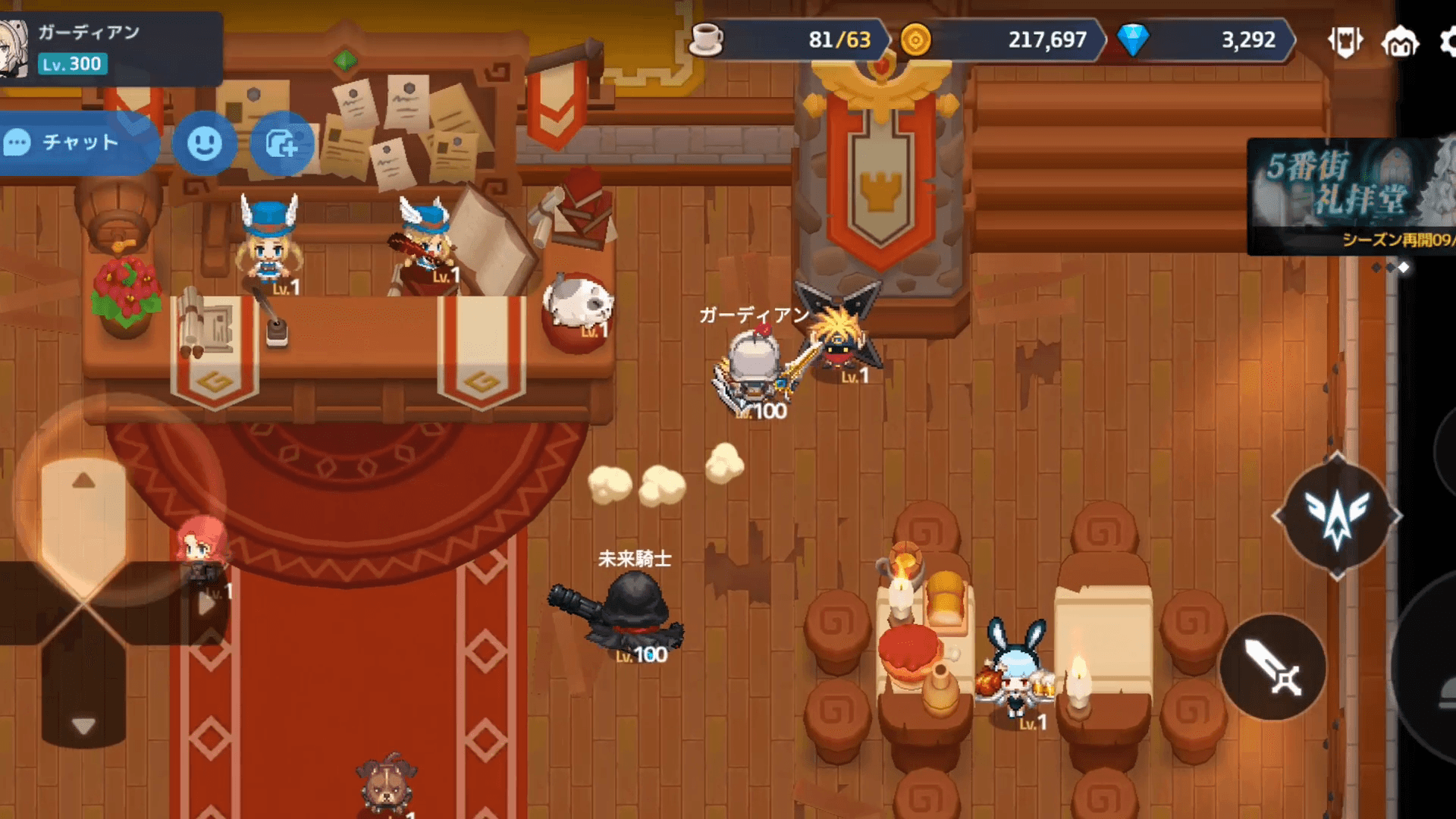1456x819 pixels.
Task: Open the shield banner icon in top bar
Action: [x=1345, y=41]
